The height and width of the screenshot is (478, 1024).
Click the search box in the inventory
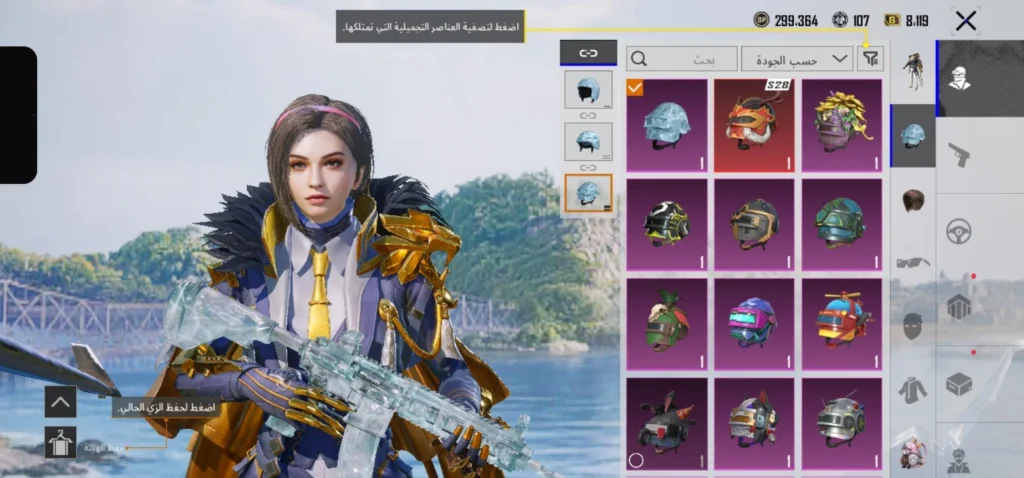681,59
